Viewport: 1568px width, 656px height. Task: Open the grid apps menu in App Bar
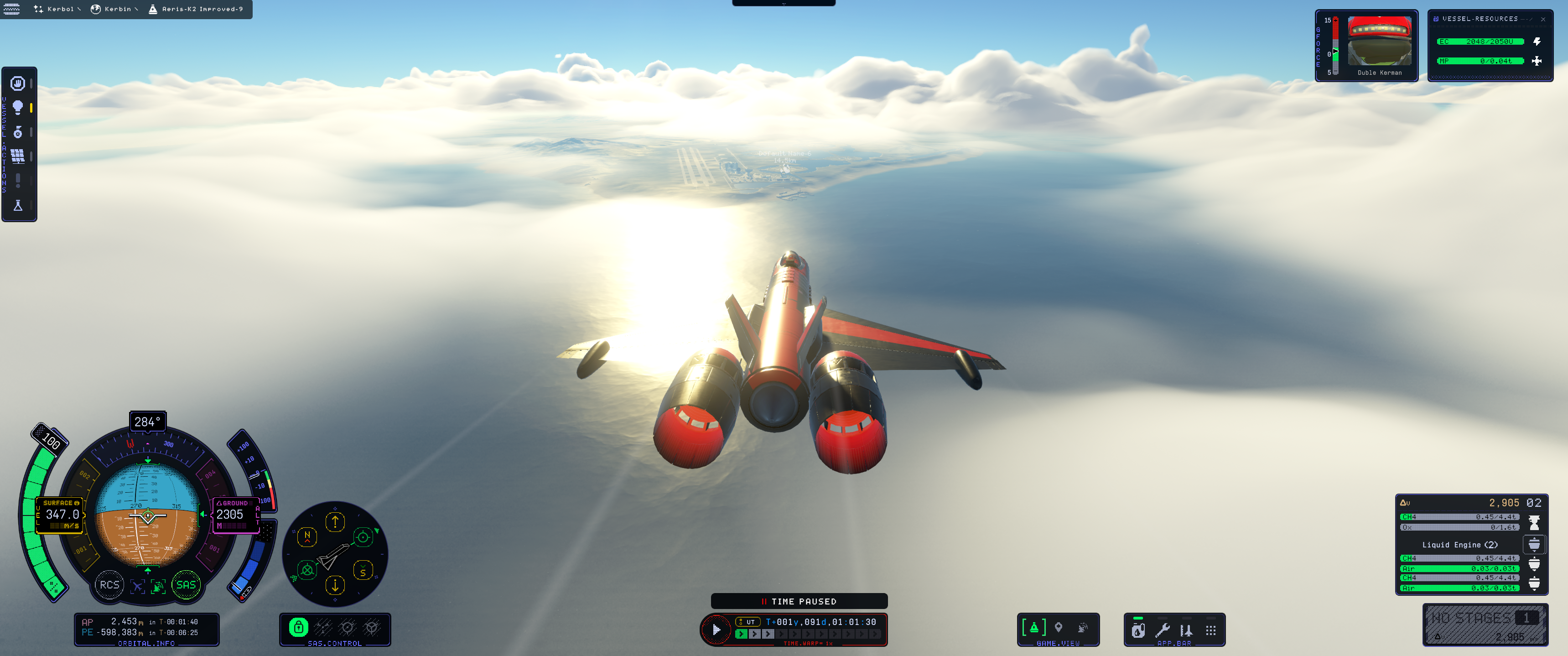click(1211, 630)
